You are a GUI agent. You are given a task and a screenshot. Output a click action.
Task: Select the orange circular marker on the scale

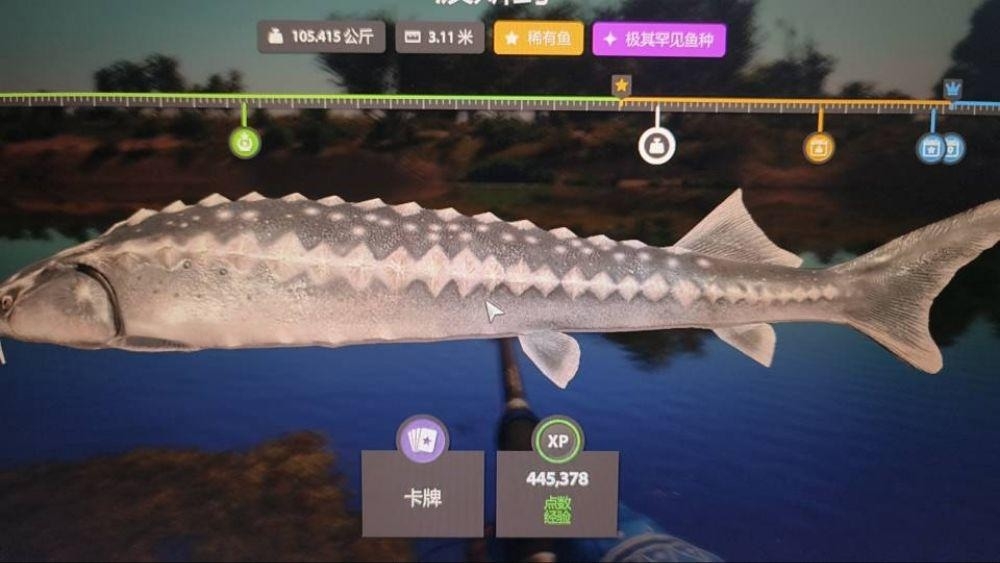819,148
